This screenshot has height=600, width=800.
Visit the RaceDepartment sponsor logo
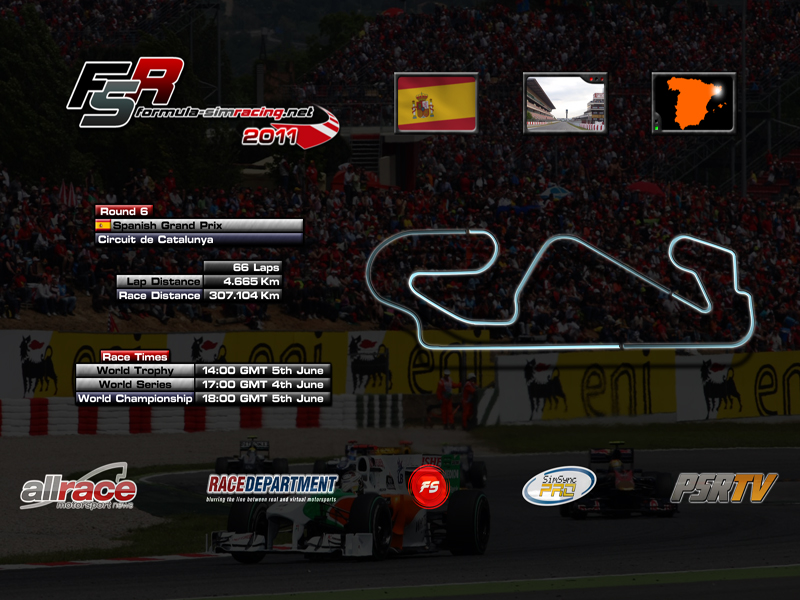click(272, 486)
